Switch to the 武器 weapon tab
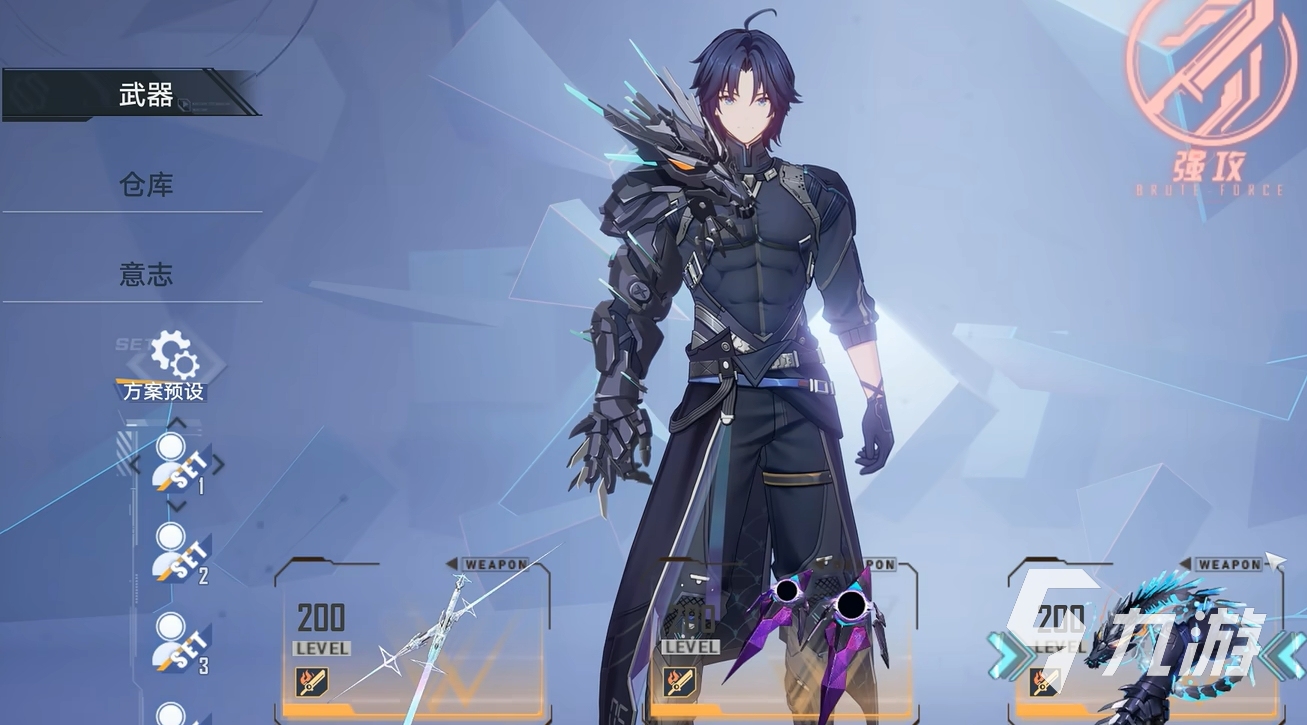 145,96
